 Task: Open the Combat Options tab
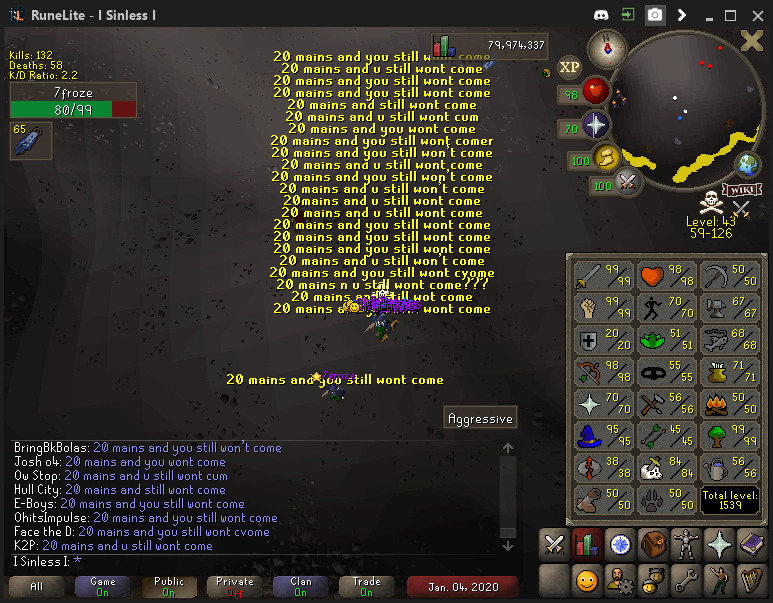(553, 545)
